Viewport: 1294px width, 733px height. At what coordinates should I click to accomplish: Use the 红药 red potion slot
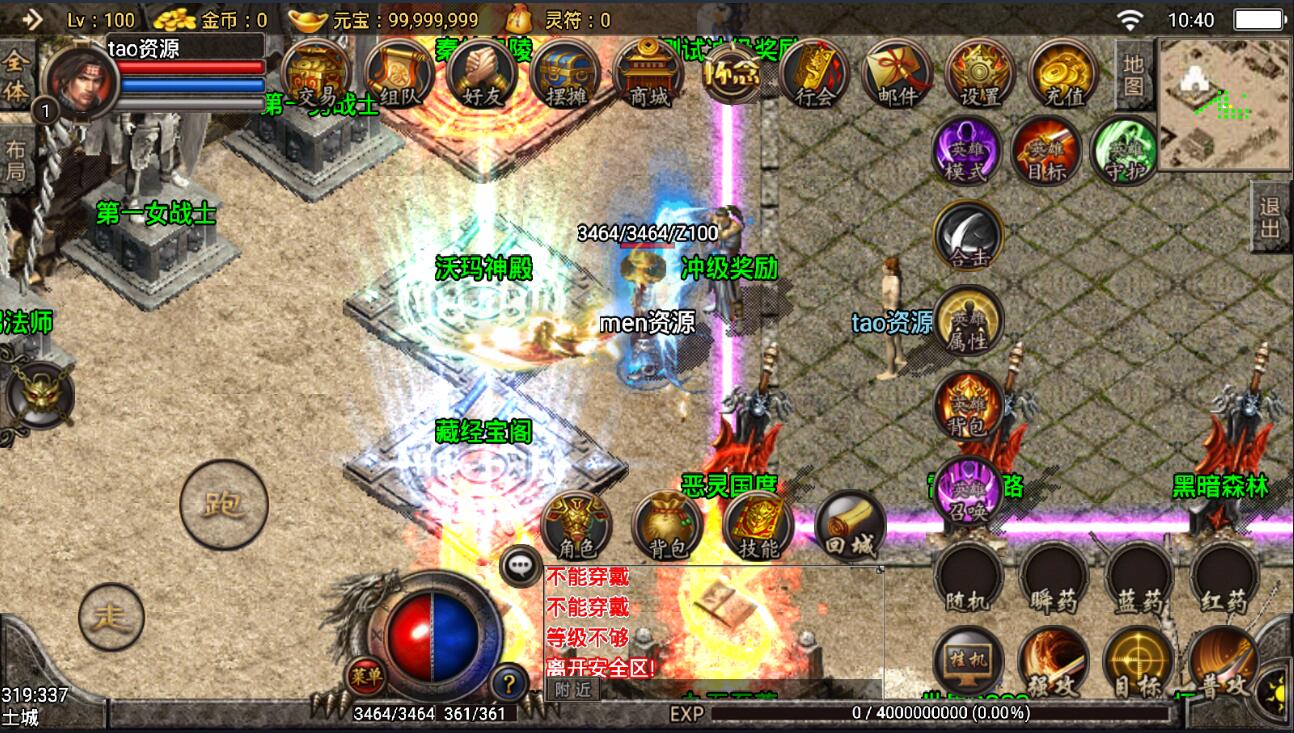1223,579
